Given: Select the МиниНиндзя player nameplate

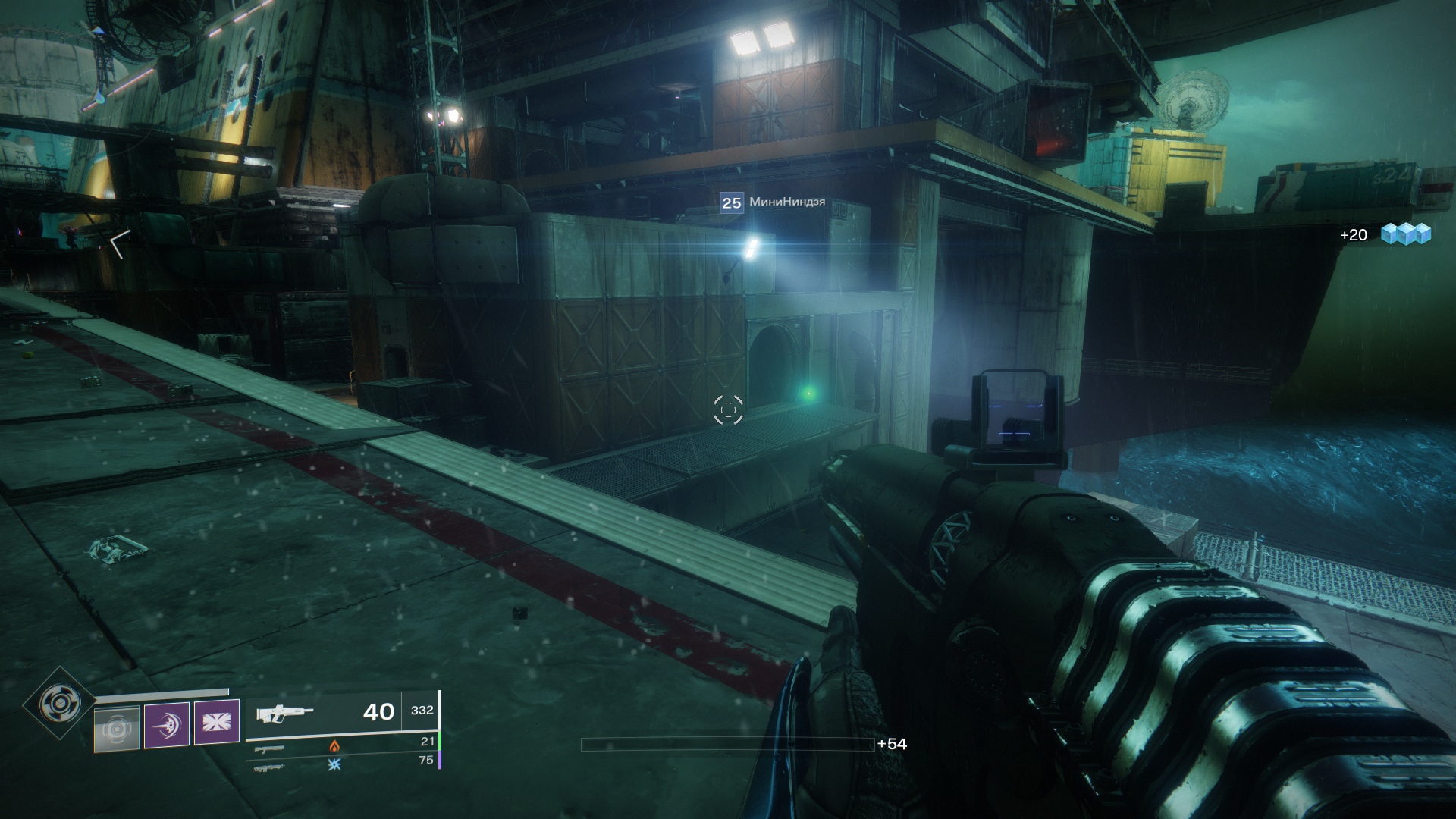Looking at the screenshot, I should click(x=773, y=202).
